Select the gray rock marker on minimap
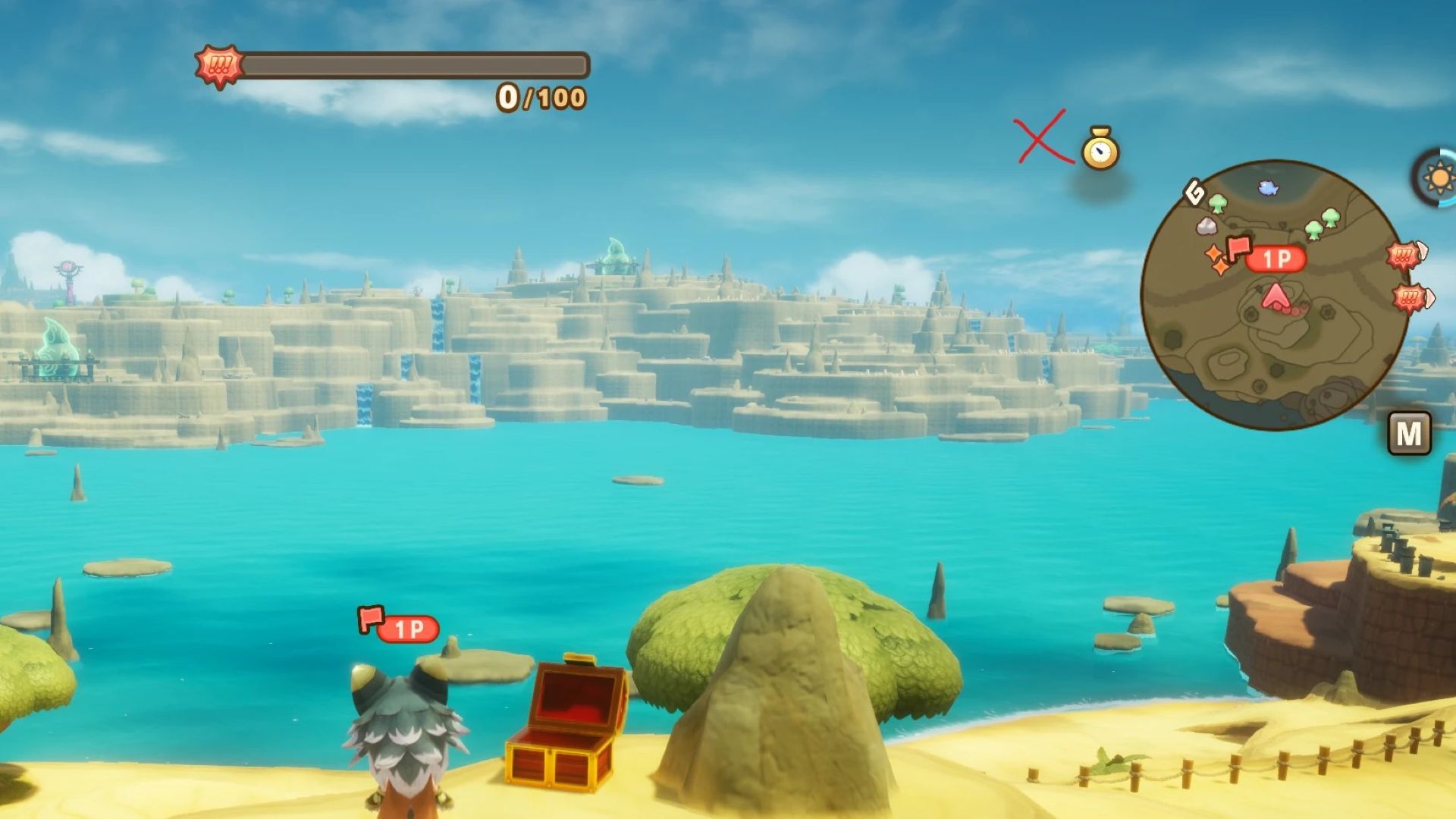This screenshot has height=819, width=1456. pyautogui.click(x=1206, y=226)
